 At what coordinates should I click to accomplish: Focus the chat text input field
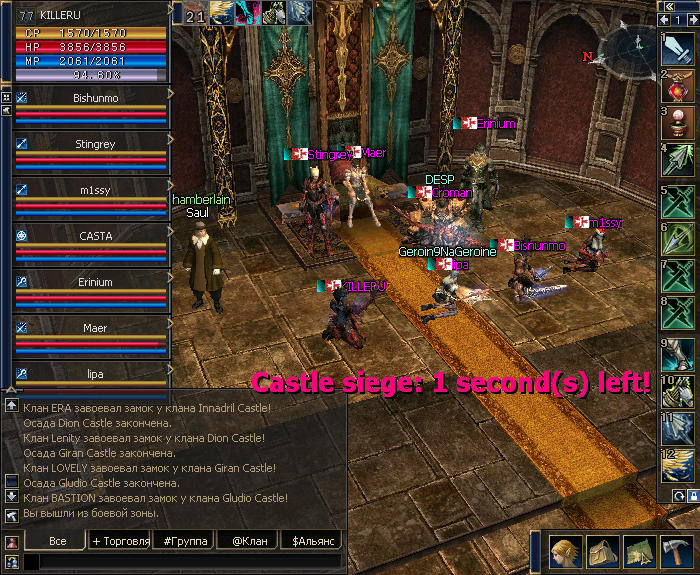185,562
